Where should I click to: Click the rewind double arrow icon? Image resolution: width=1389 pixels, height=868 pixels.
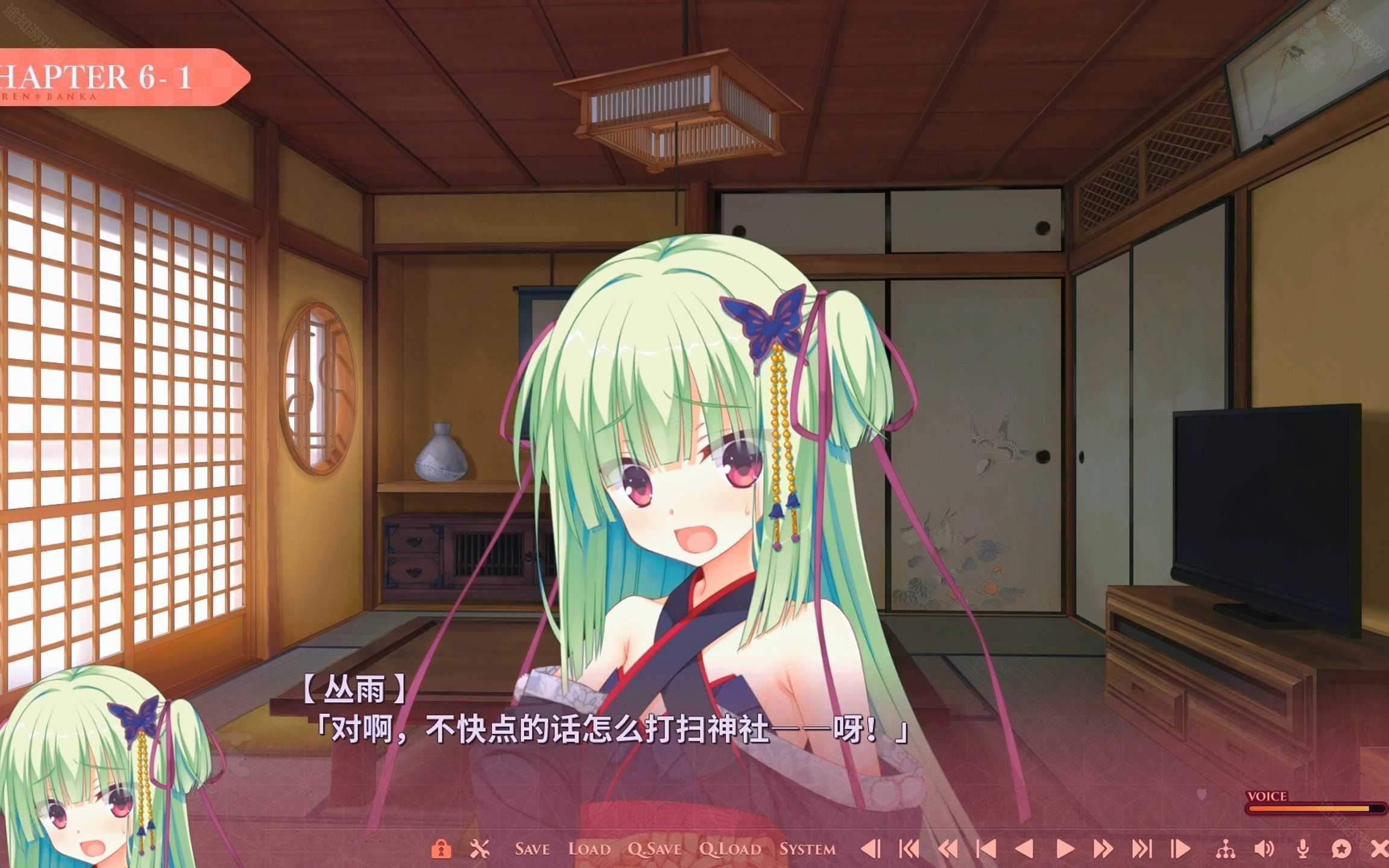pos(949,850)
